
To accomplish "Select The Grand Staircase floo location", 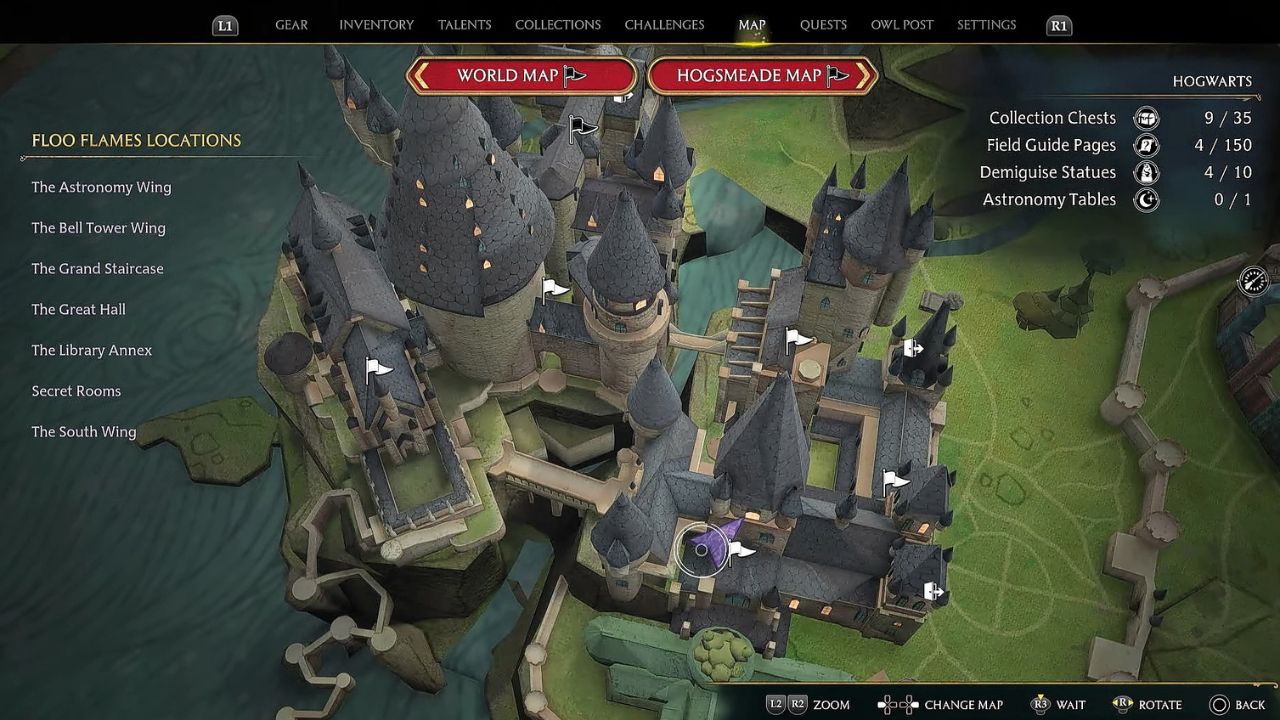I will tap(97, 269).
